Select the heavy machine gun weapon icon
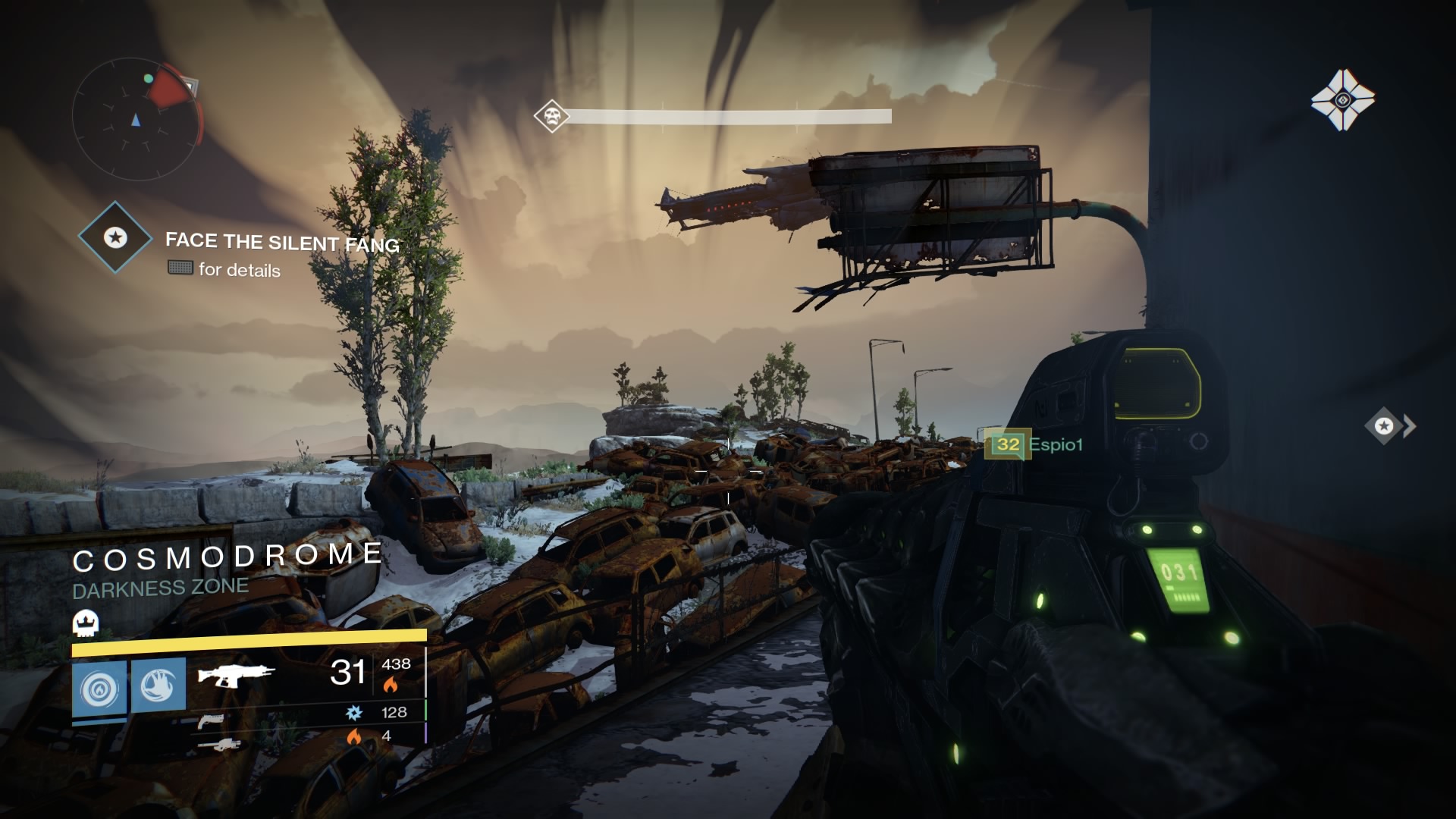1456x819 pixels. click(226, 745)
